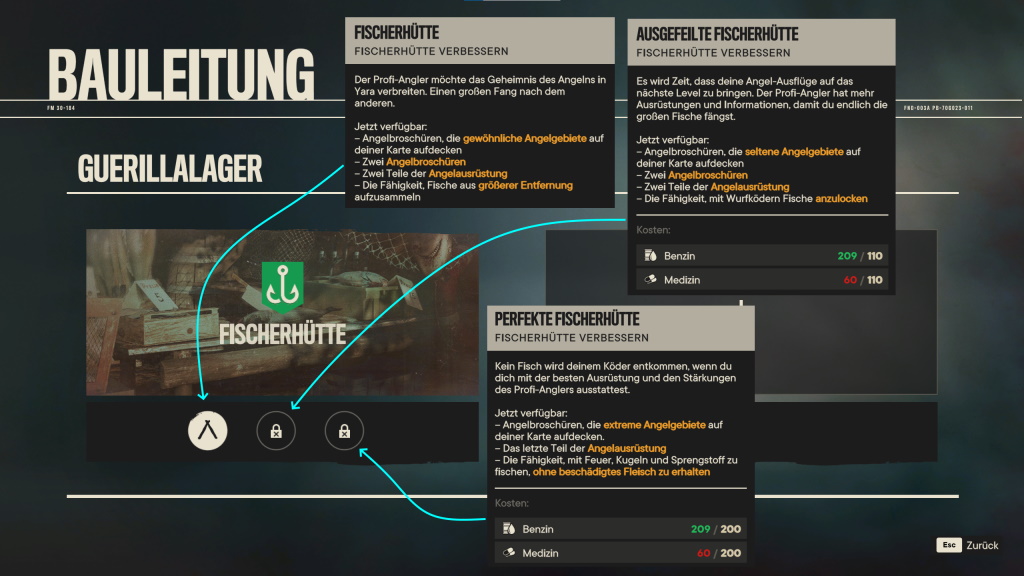The width and height of the screenshot is (1024, 576).
Task: Select the Fischerhütte facility card
Action: [x=282, y=315]
